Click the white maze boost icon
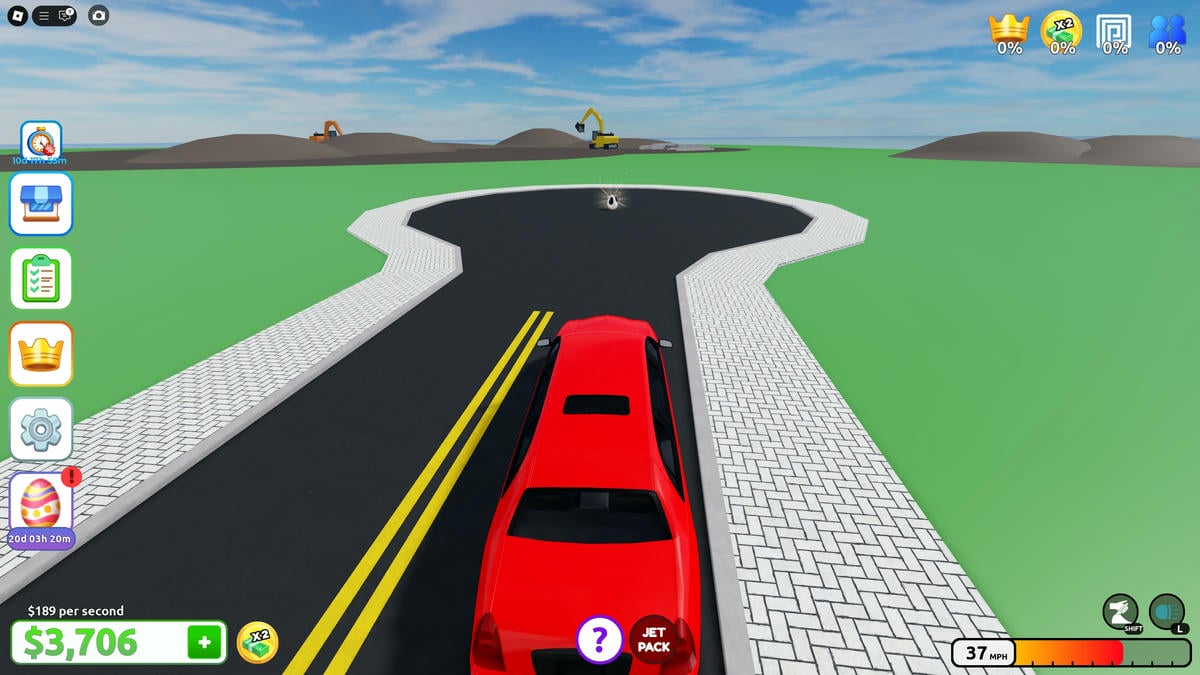This screenshot has height=675, width=1200. click(x=1114, y=31)
